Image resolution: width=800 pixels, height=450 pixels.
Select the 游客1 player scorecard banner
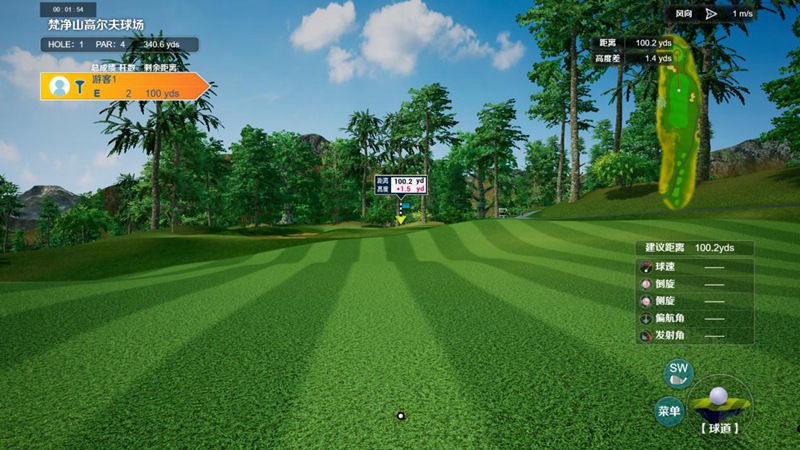125,86
